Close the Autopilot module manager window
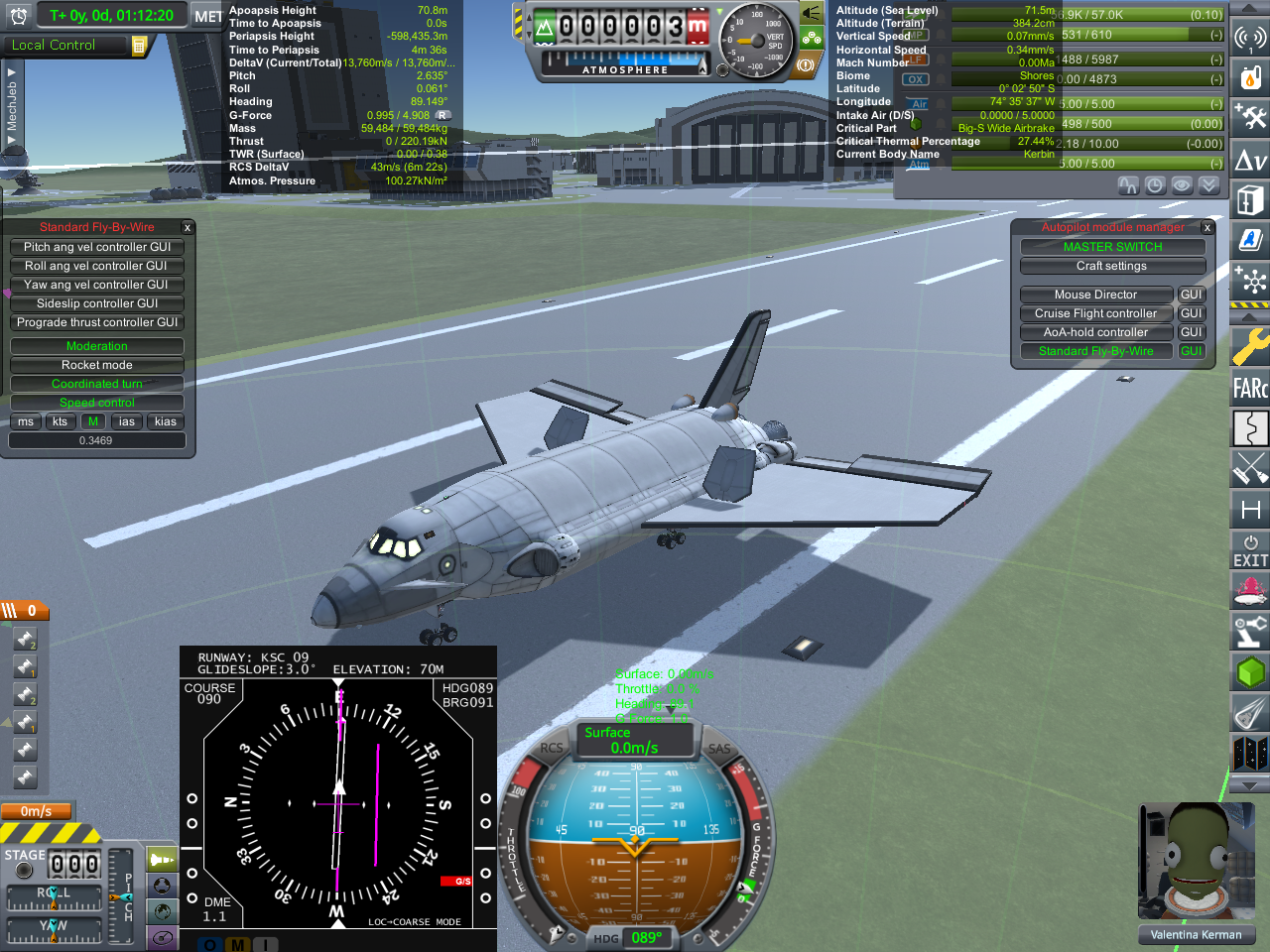 click(1207, 228)
